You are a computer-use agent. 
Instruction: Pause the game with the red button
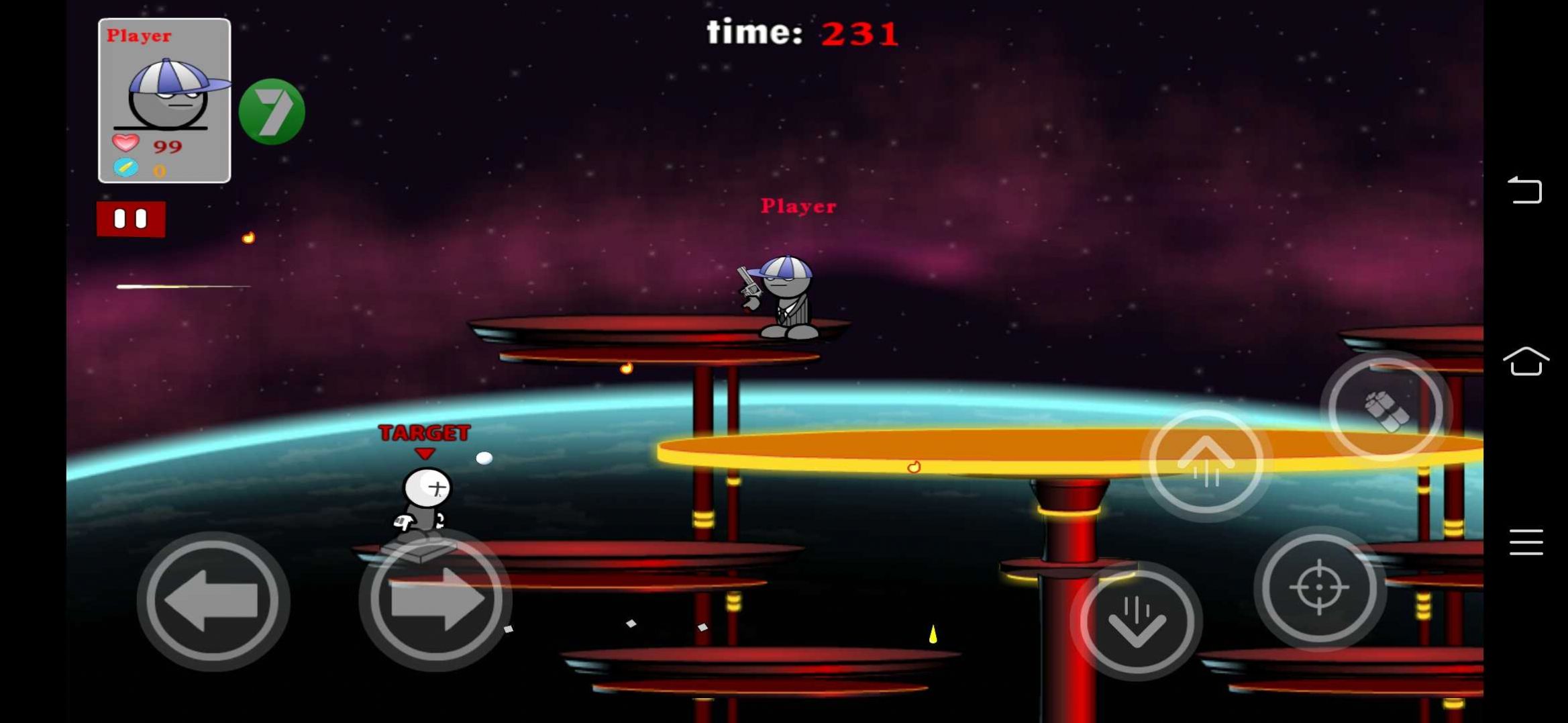(x=131, y=219)
